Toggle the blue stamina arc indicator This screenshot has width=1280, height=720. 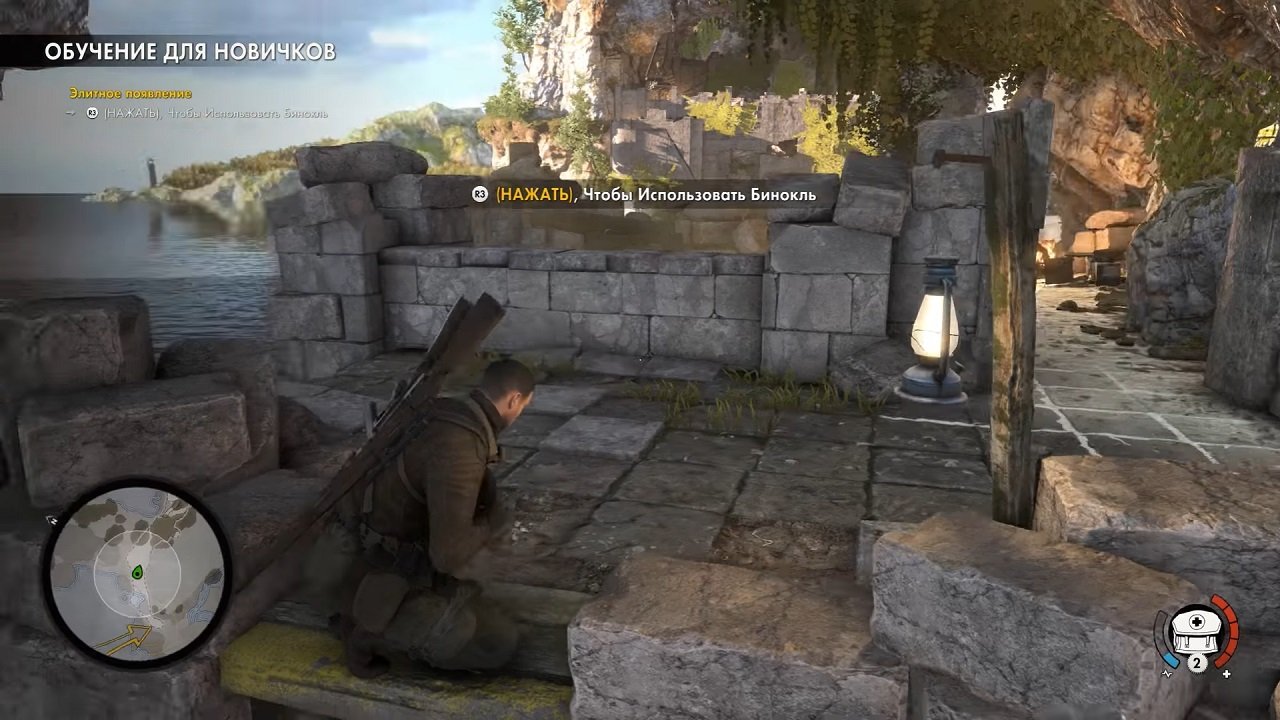(1170, 660)
